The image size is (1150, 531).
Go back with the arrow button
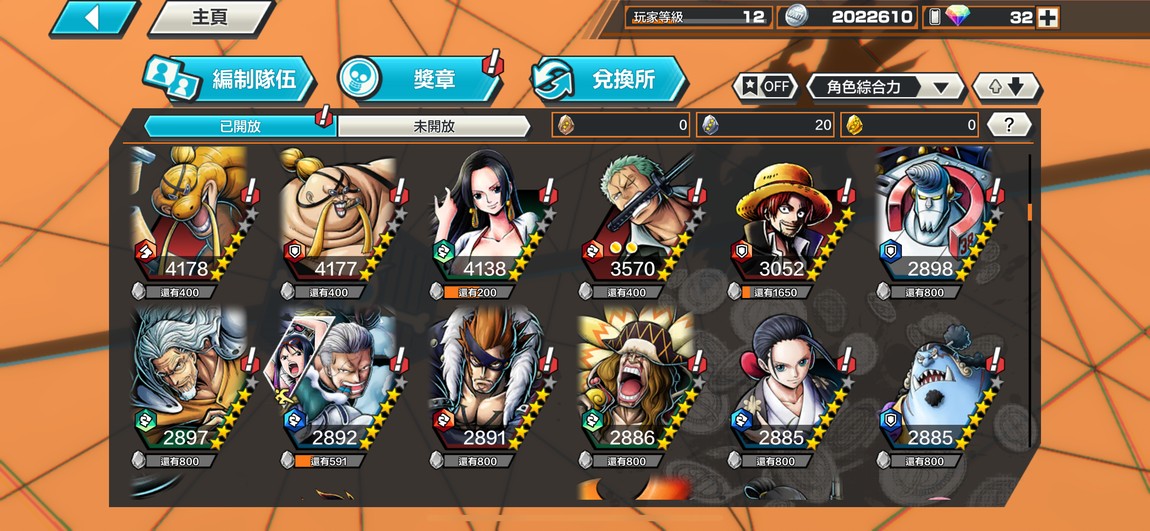tap(93, 18)
